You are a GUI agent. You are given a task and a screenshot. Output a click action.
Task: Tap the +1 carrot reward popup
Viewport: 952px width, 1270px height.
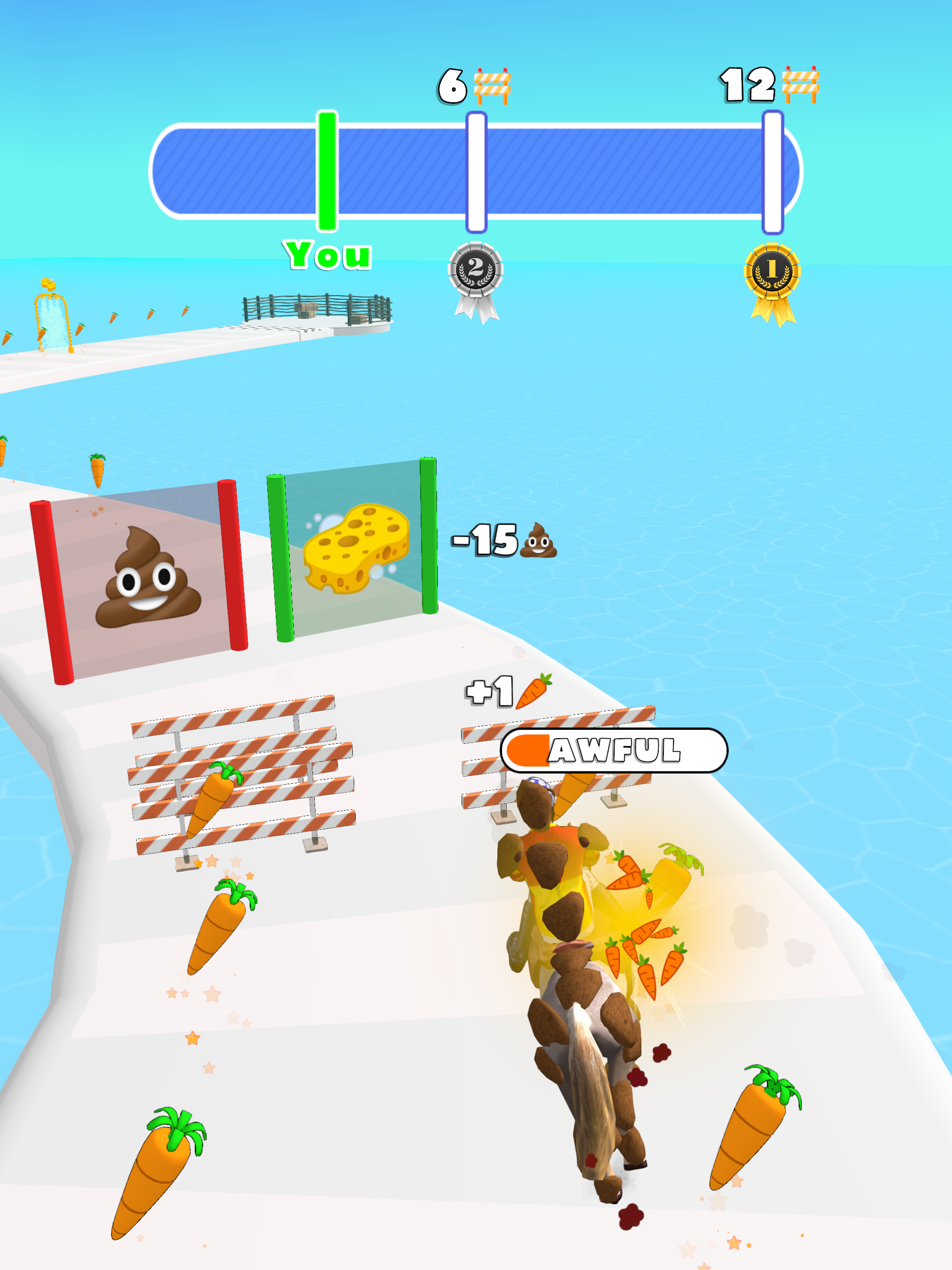[x=500, y=692]
